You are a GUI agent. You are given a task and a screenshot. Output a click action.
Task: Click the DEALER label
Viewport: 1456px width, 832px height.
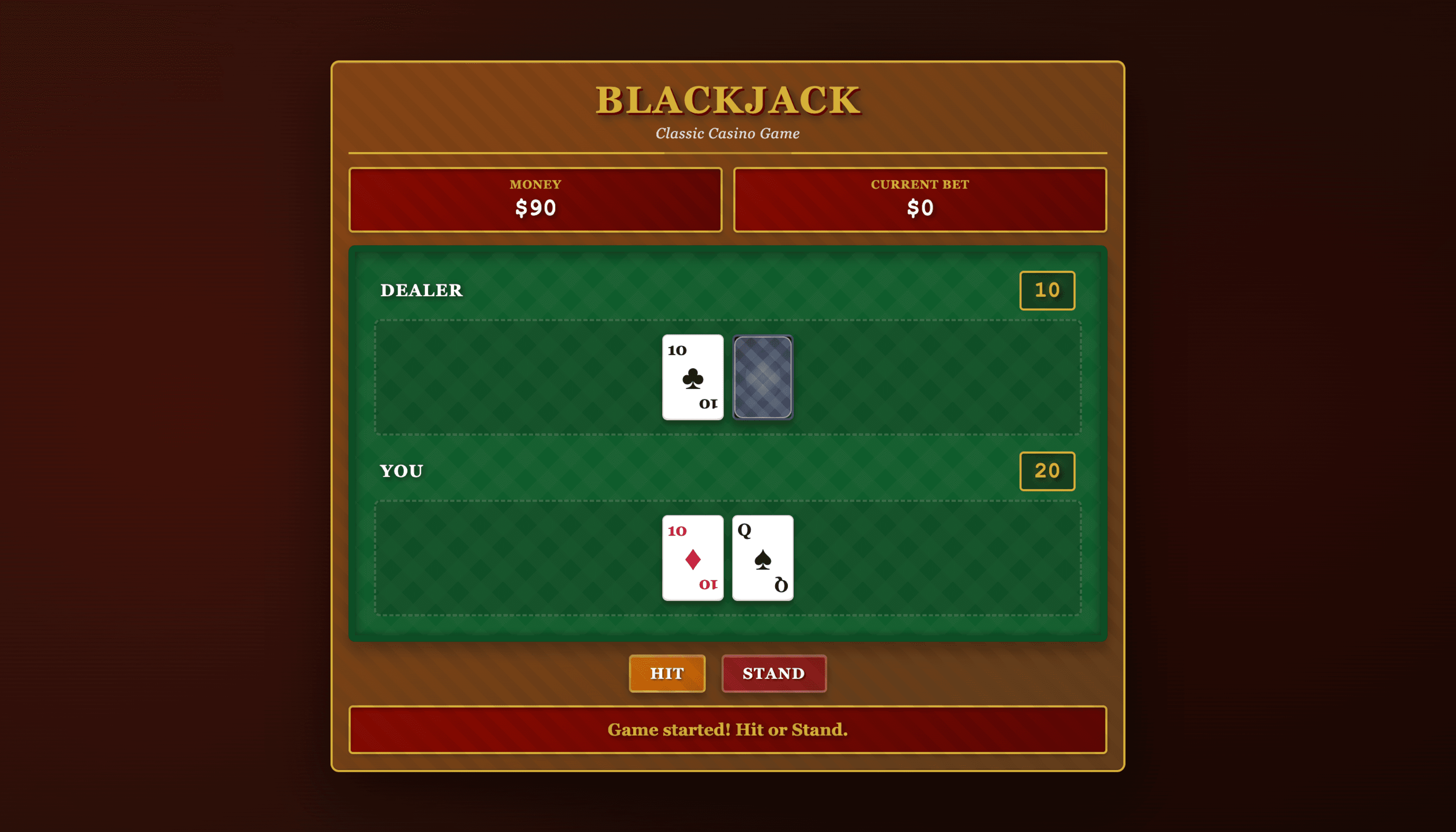pos(422,290)
